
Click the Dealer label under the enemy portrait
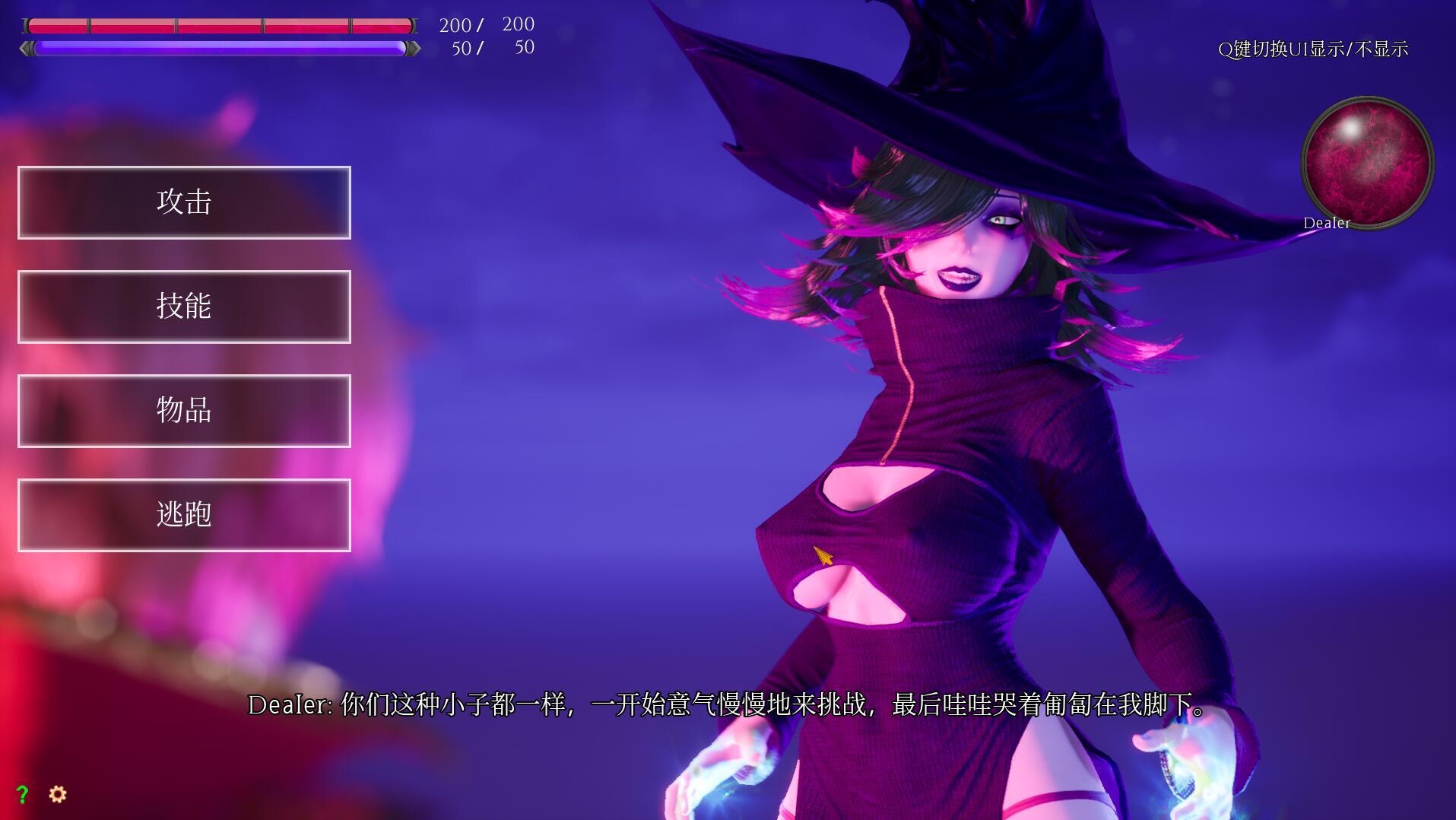[x=1325, y=223]
